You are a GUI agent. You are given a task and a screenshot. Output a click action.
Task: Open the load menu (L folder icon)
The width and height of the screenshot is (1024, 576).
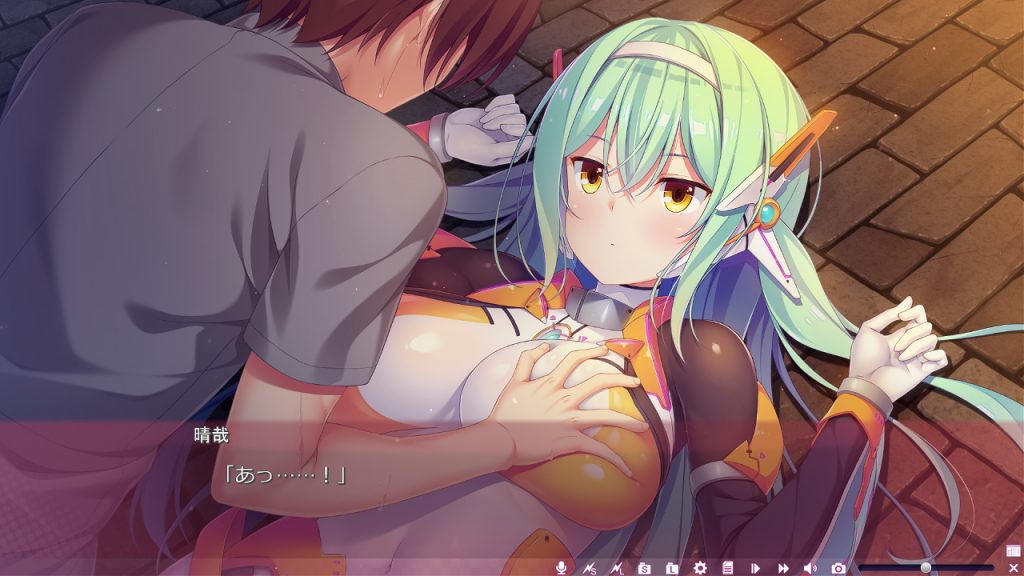(x=673, y=568)
